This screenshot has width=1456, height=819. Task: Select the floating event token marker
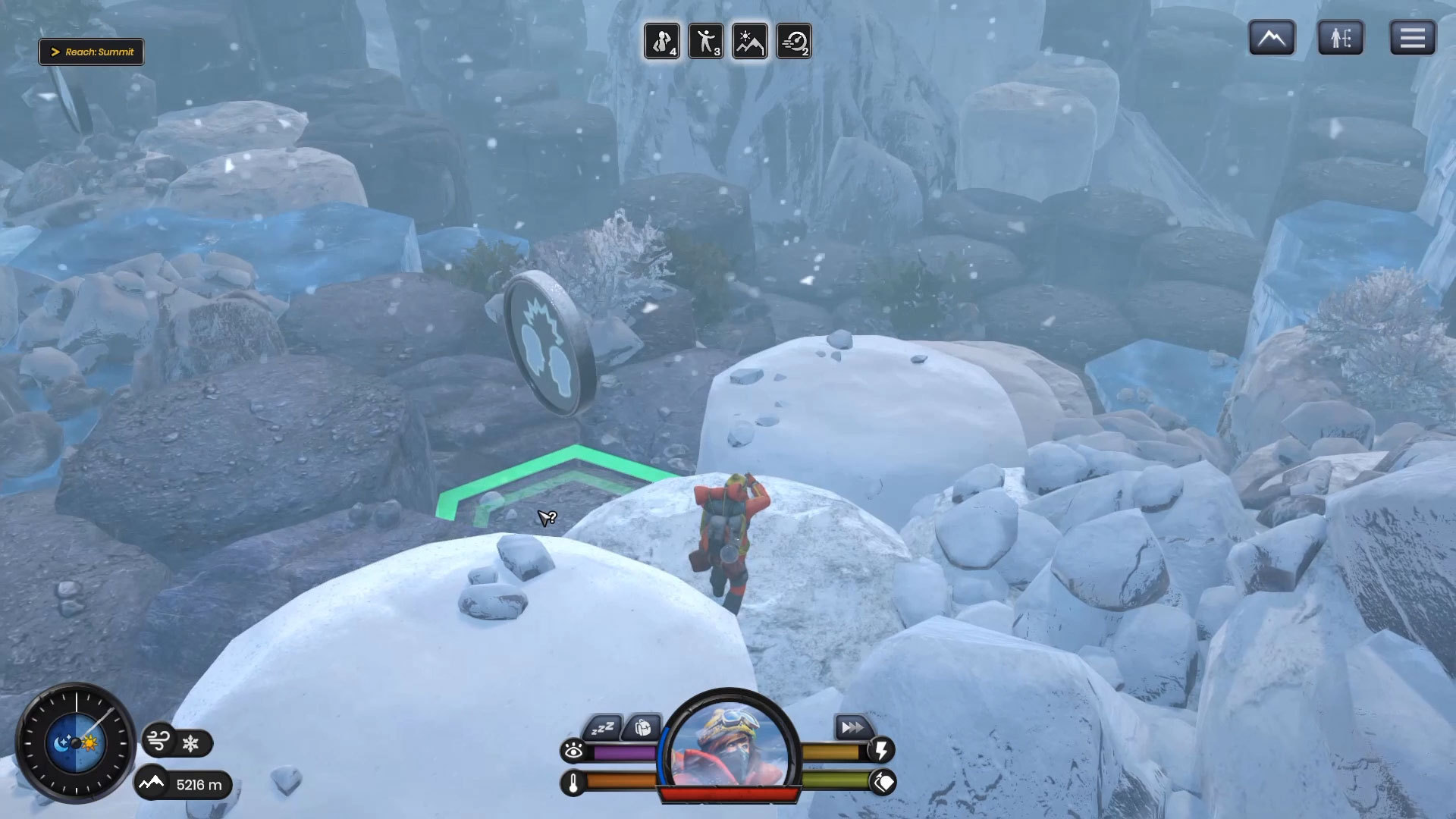click(x=549, y=344)
